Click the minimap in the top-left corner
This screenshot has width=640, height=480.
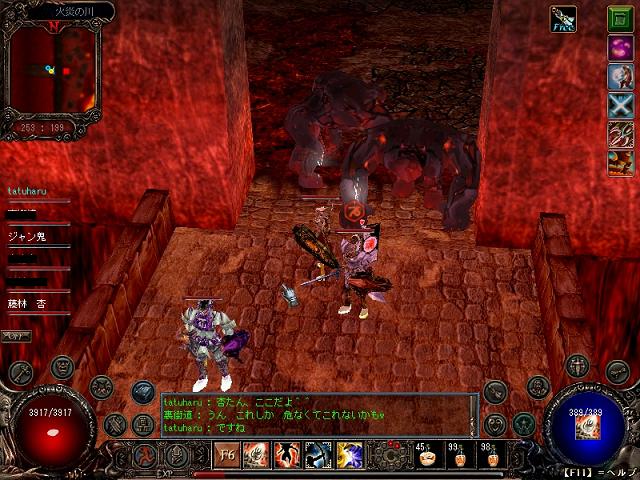pyautogui.click(x=50, y=70)
